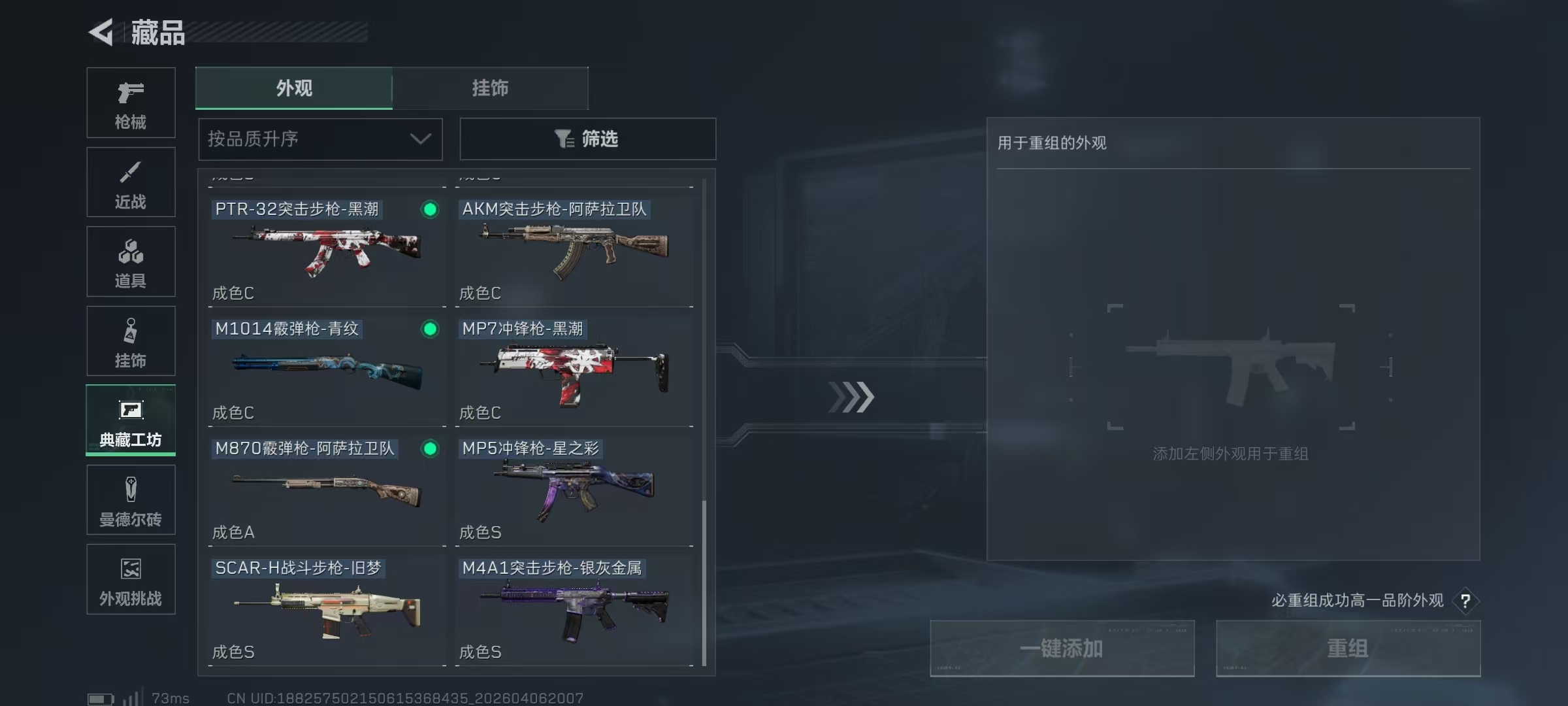Tap the back arrow next to 藏品
The width and height of the screenshot is (1568, 706).
point(101,33)
